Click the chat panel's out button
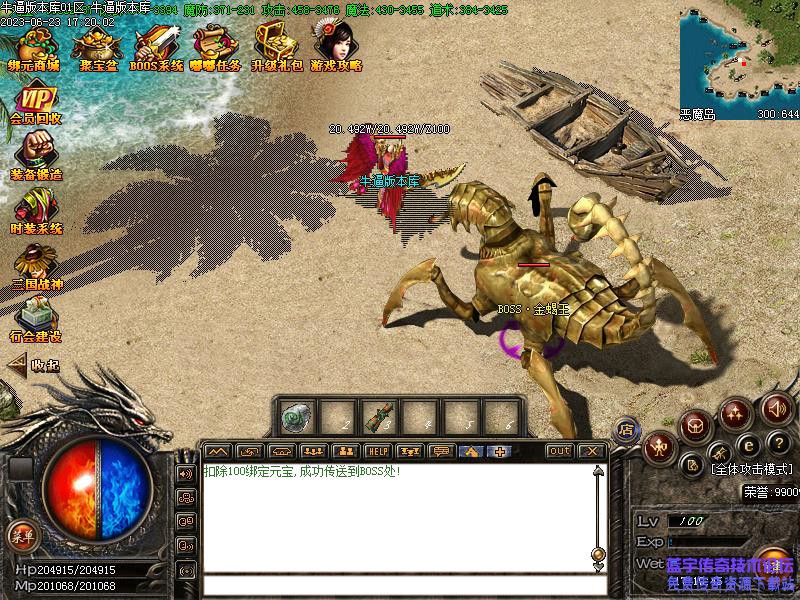 point(560,451)
